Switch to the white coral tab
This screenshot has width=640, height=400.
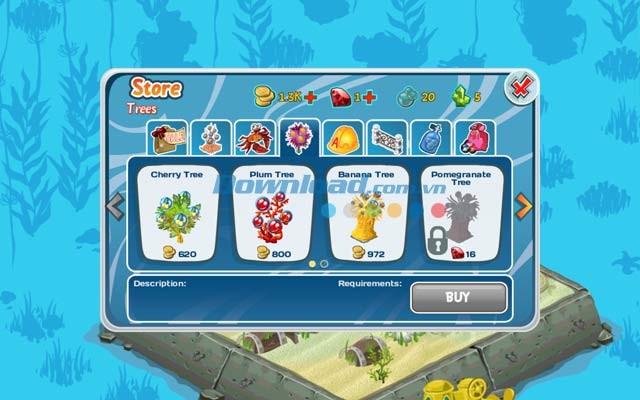[x=209, y=137]
